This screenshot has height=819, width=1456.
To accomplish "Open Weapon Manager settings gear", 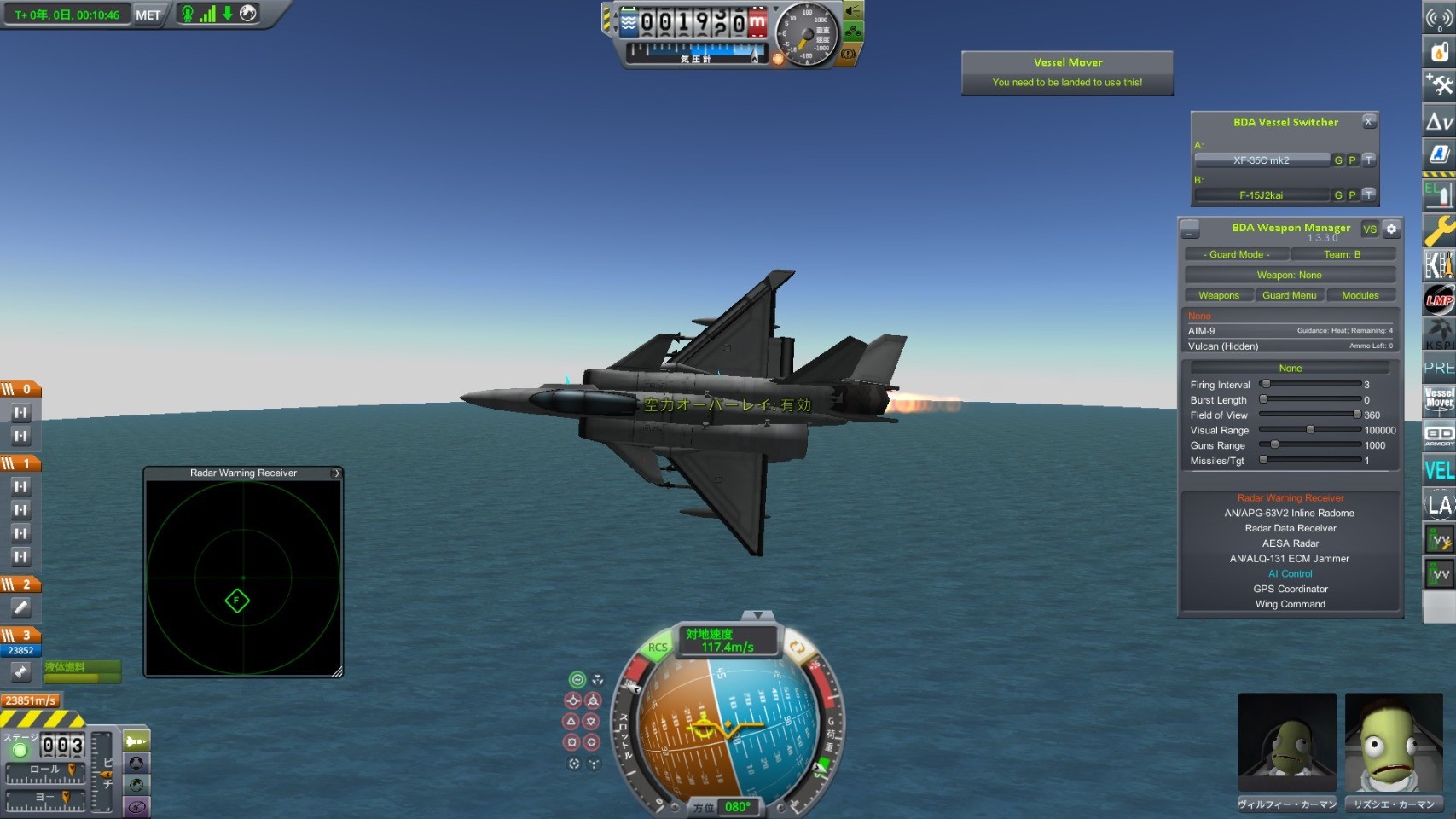I will click(x=1391, y=229).
